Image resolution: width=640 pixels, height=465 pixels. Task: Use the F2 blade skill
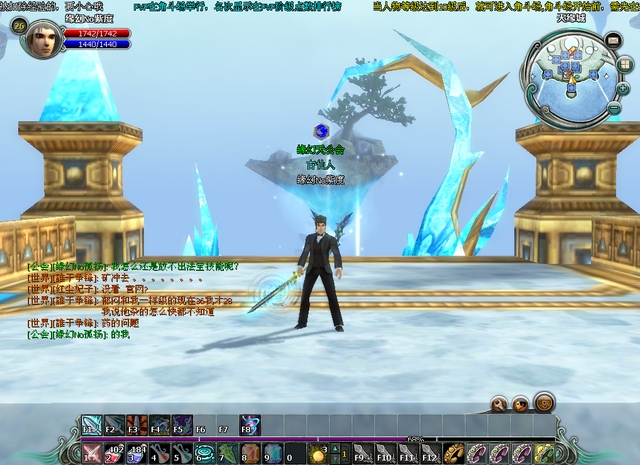click(115, 424)
